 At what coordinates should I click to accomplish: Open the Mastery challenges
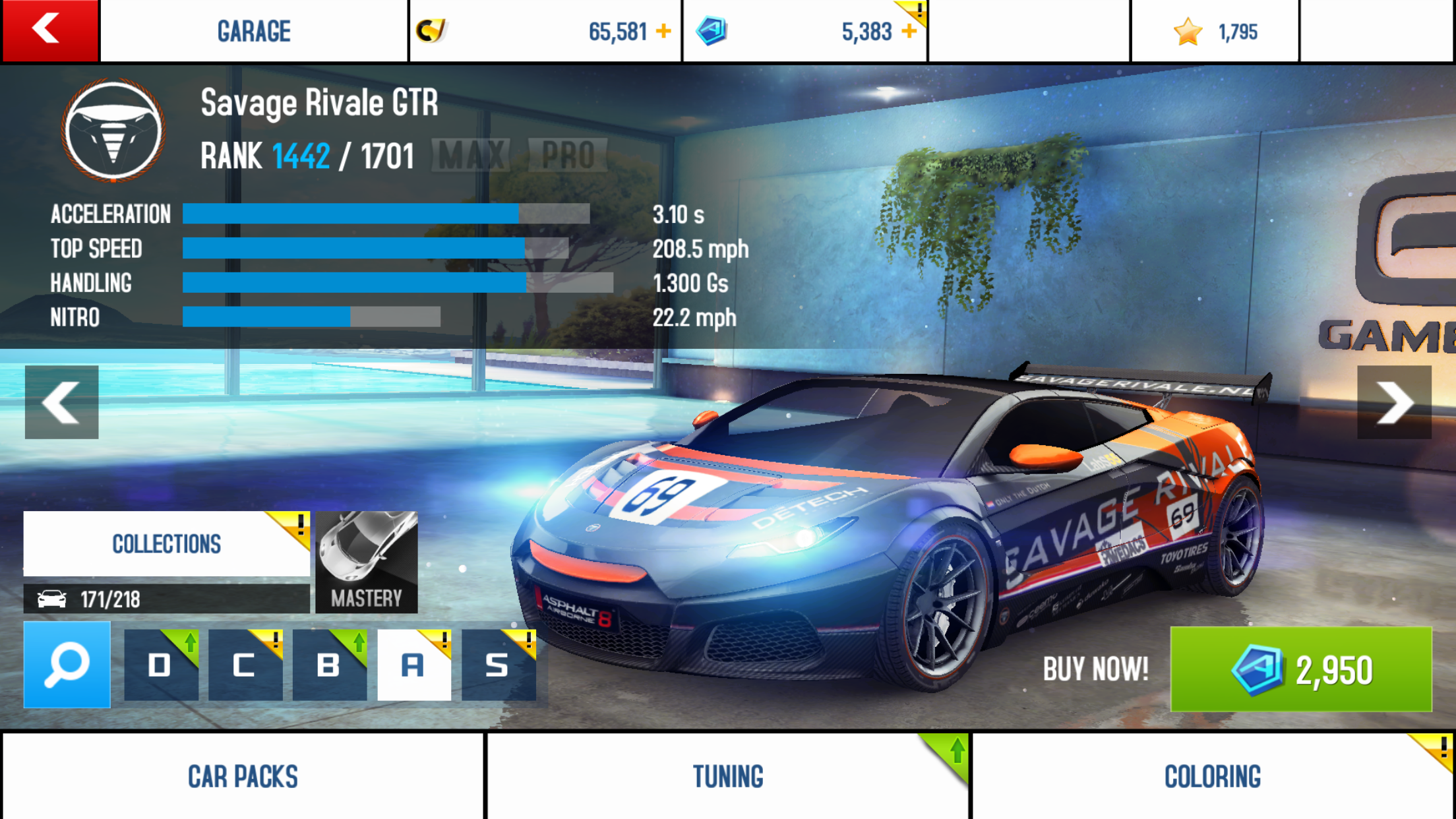coord(367,562)
